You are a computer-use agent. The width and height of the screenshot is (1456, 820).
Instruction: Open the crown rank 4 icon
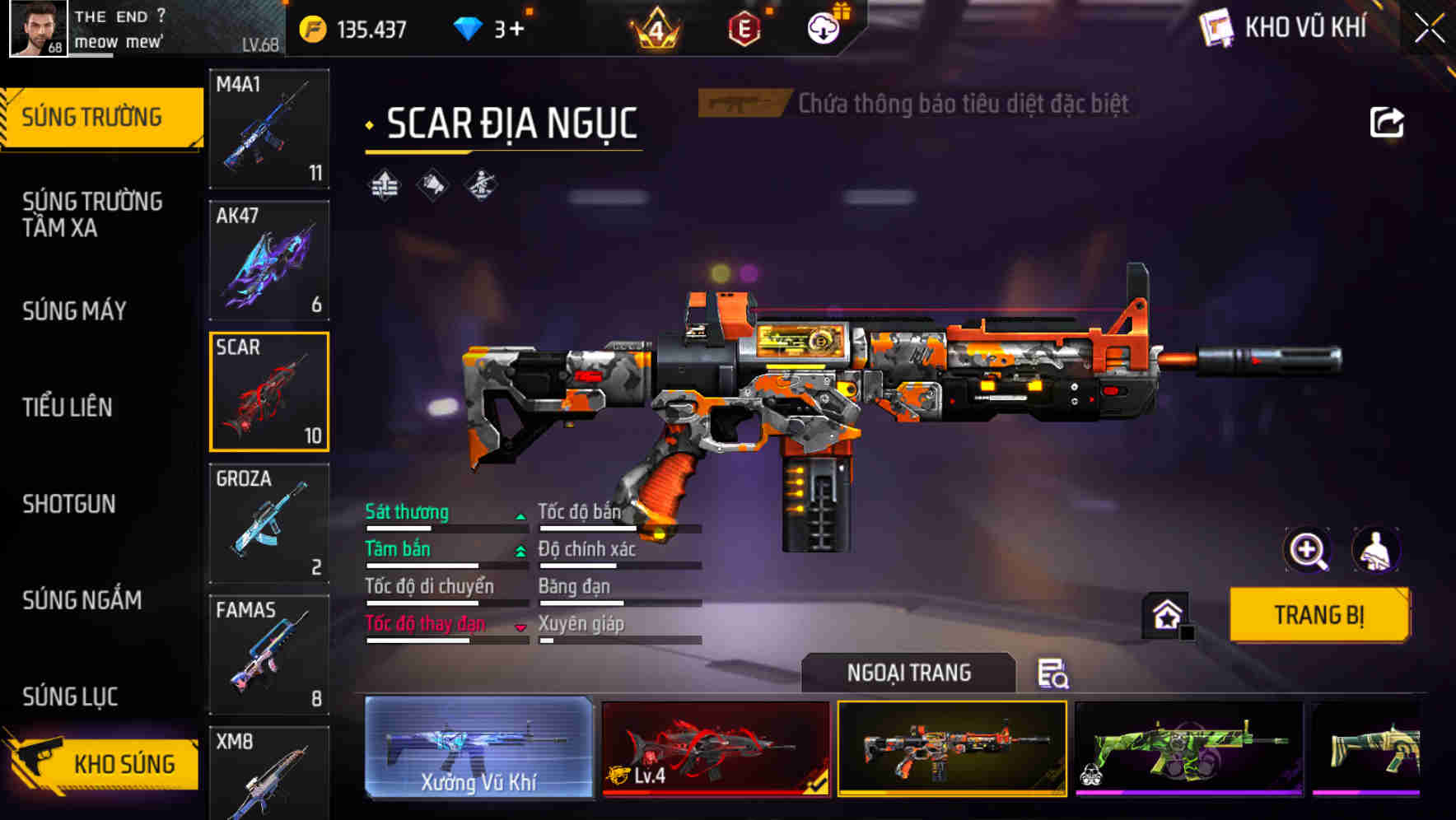click(653, 29)
